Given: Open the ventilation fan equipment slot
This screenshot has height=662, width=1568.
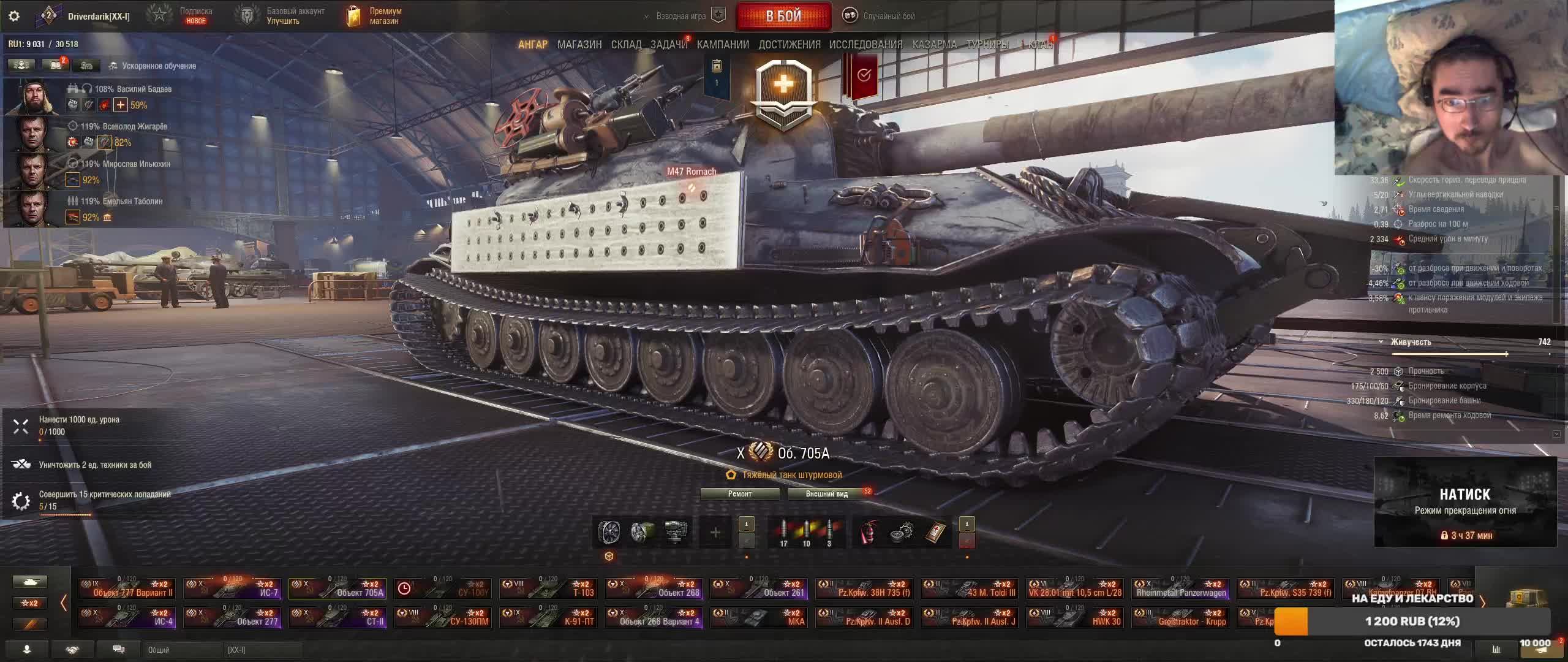Looking at the screenshot, I should pos(609,532).
